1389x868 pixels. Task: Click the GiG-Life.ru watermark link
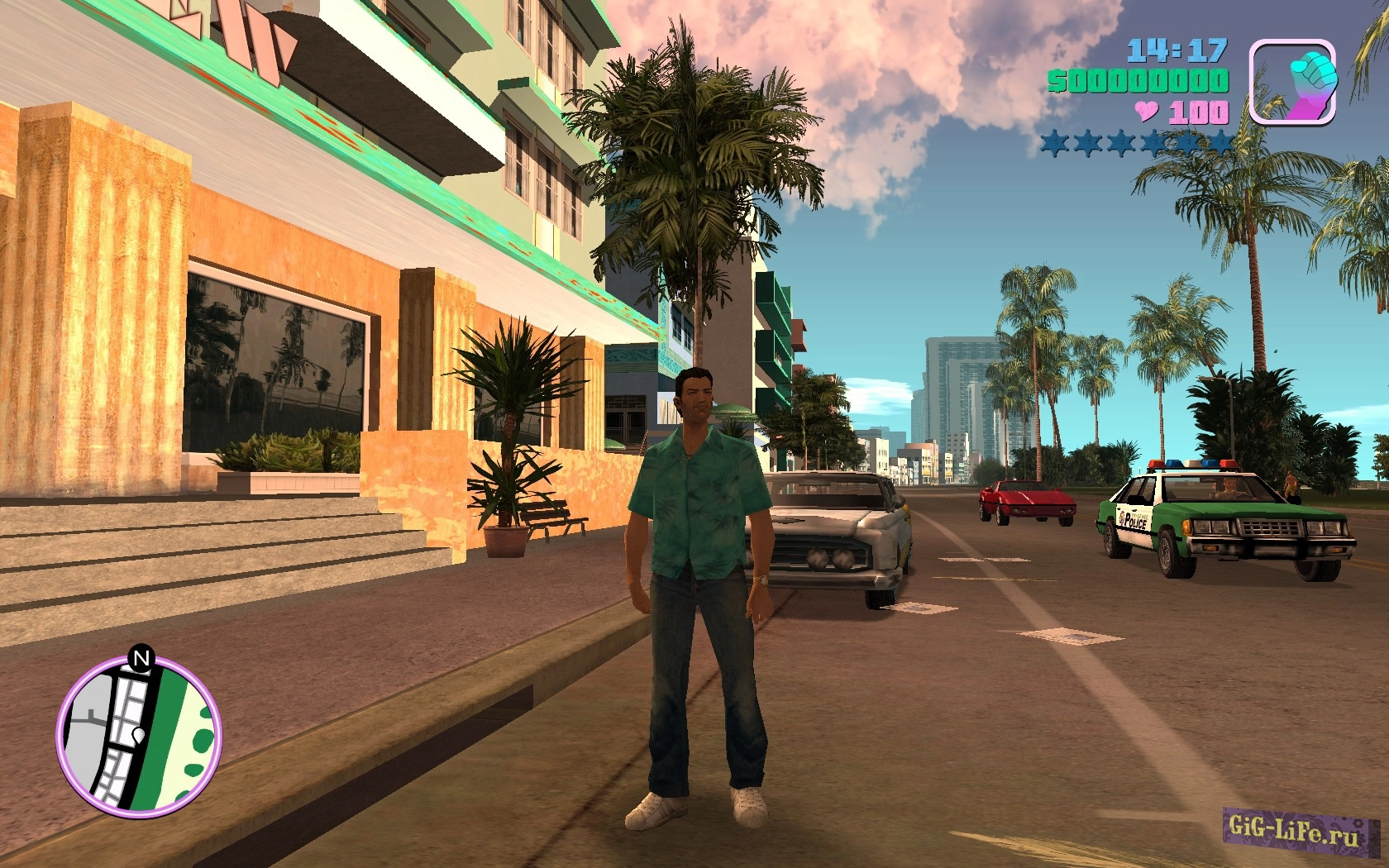[1293, 828]
